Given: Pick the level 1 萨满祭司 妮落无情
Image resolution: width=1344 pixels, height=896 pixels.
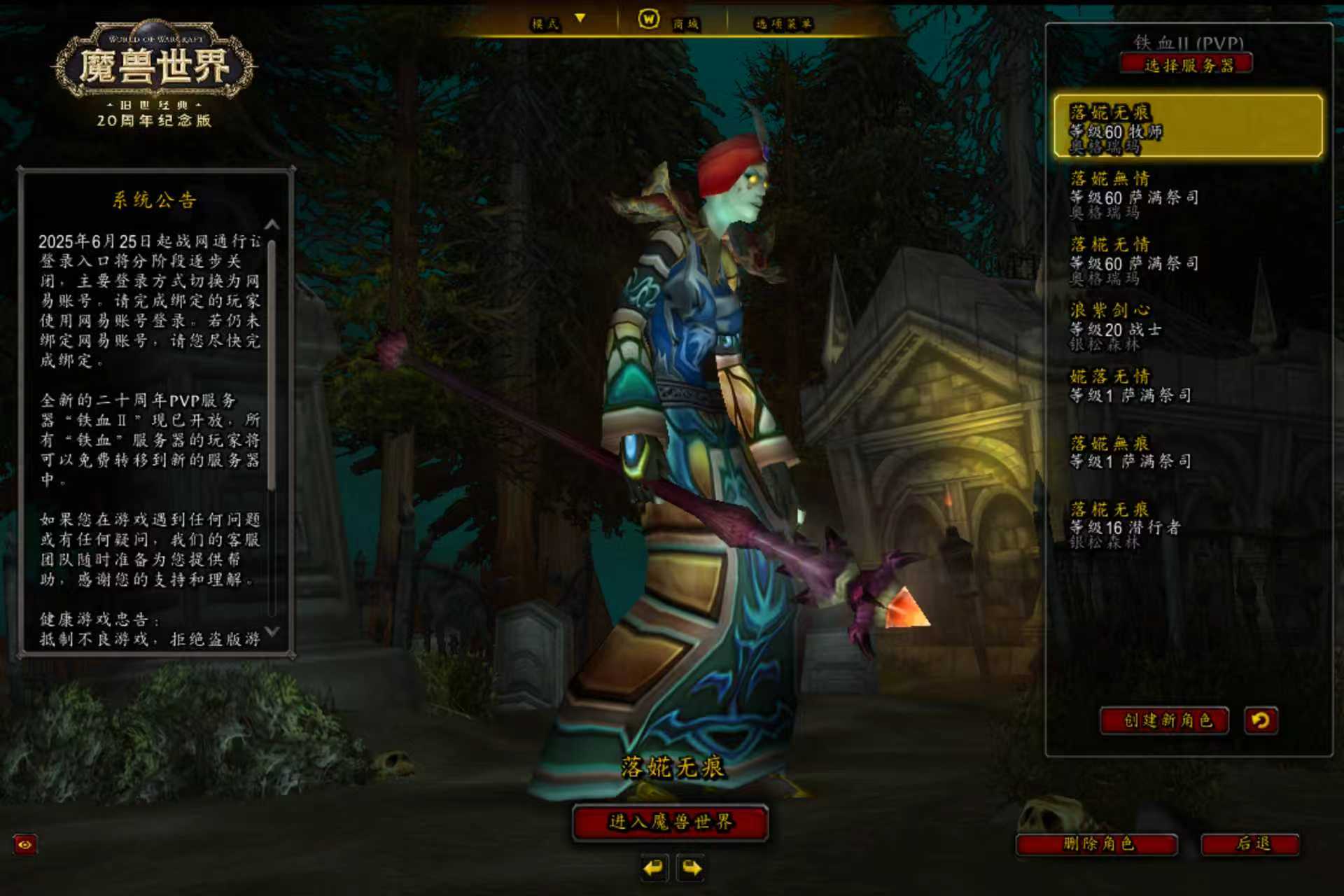Looking at the screenshot, I should [x=1187, y=386].
